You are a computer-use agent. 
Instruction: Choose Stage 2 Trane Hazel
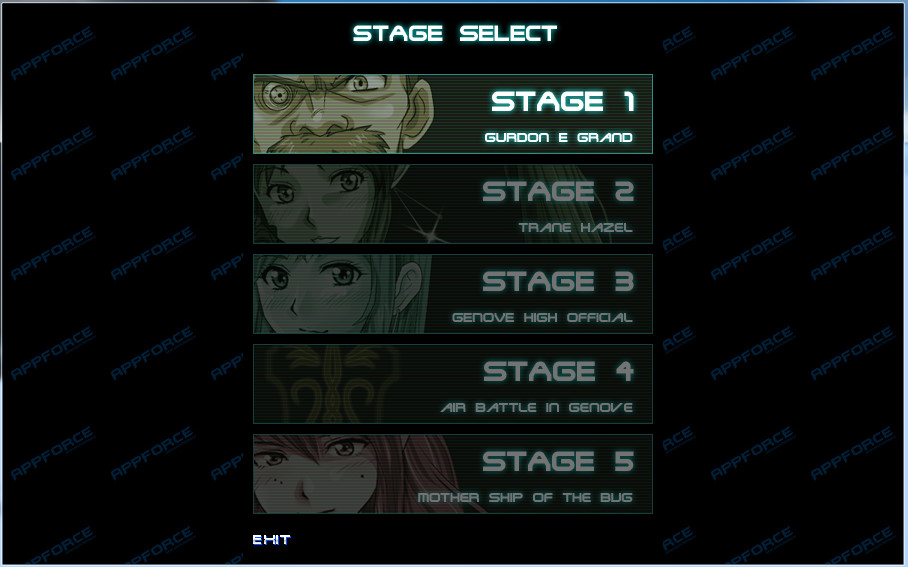[452, 204]
